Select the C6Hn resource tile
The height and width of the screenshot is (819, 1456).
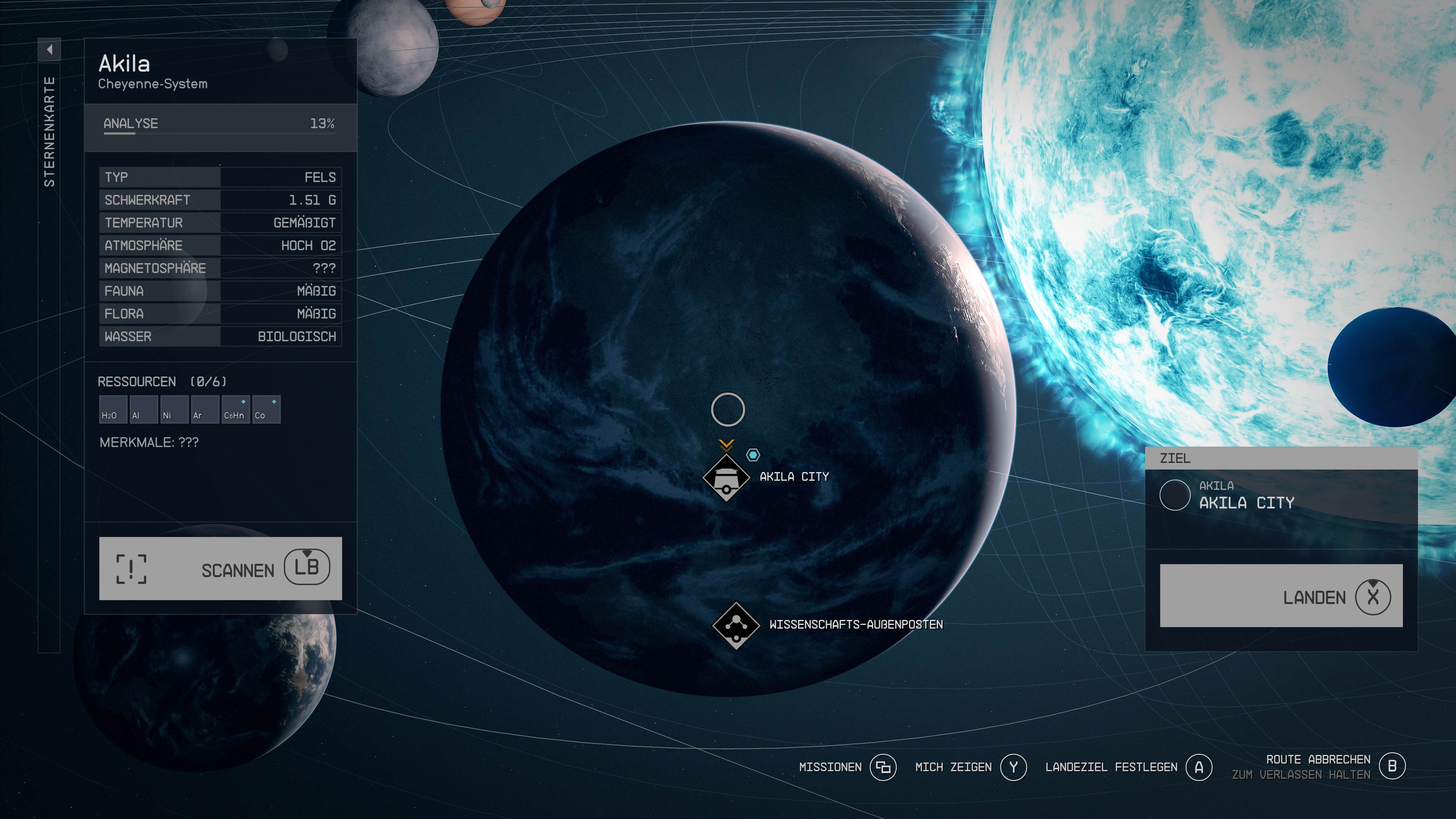pos(235,409)
